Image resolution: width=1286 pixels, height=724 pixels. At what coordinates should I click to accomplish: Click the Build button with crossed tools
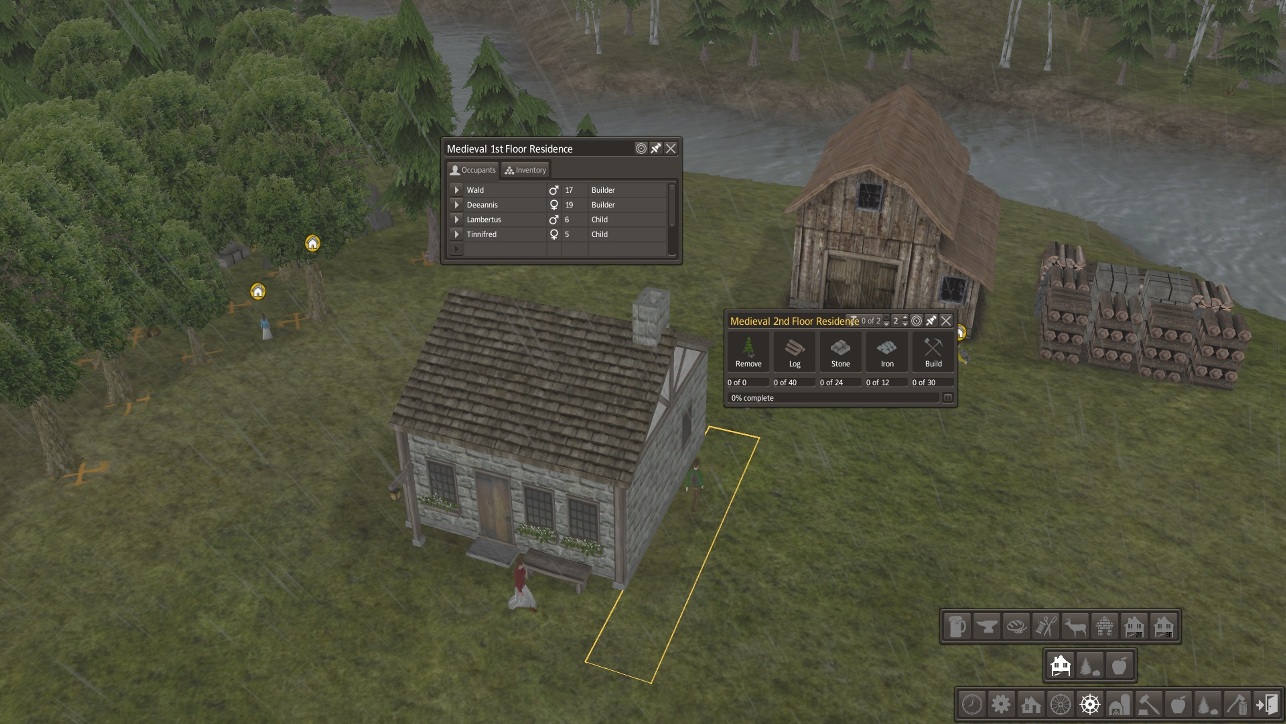point(933,352)
